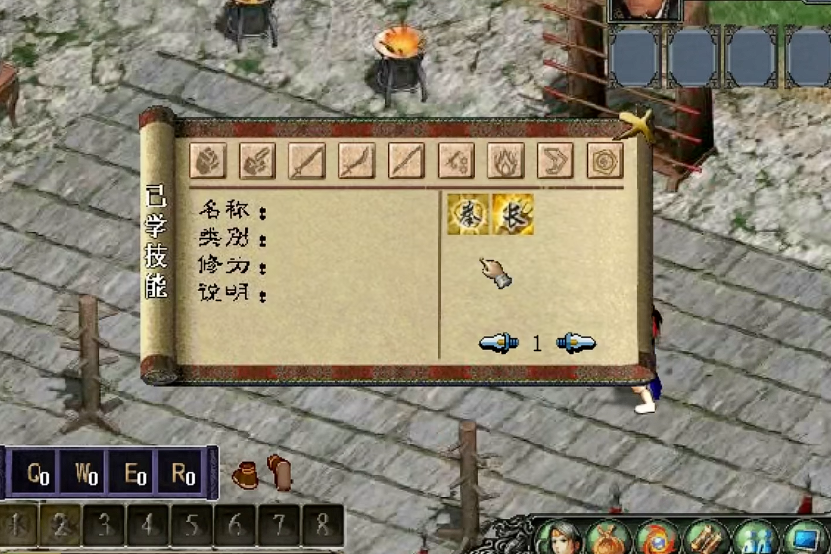Open the throwing darts skills tab

[456, 161]
